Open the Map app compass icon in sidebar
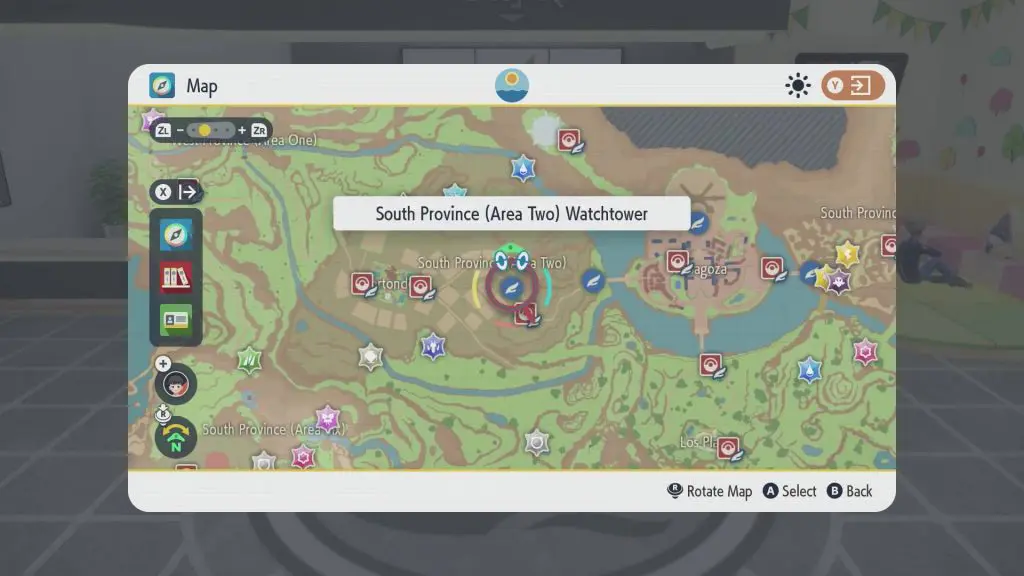Screen dimensions: 1024x576 click(x=176, y=236)
